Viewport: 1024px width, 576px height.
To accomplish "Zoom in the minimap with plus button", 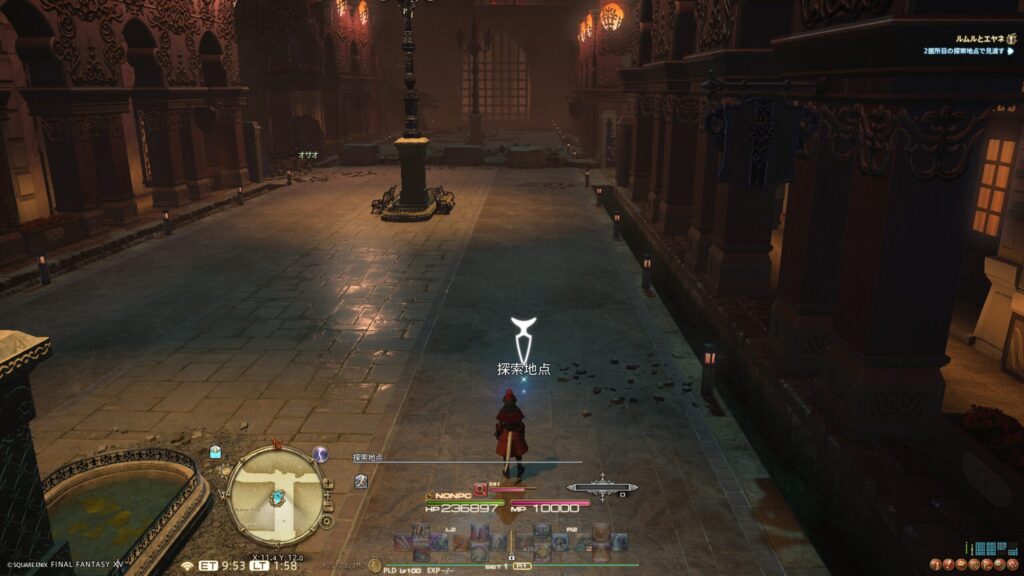I will coord(327,483).
